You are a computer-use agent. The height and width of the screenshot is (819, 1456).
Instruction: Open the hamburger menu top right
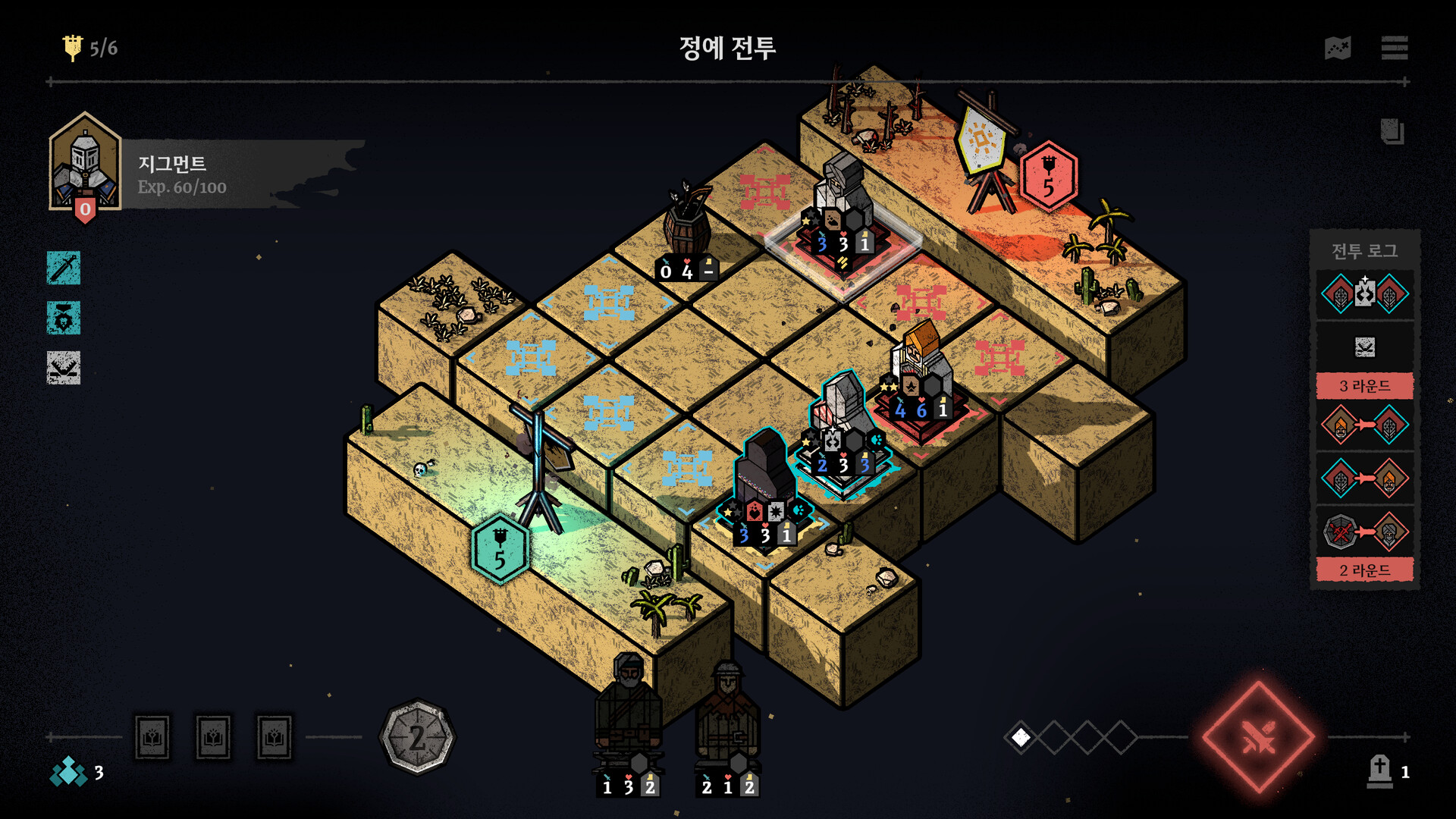(x=1395, y=47)
